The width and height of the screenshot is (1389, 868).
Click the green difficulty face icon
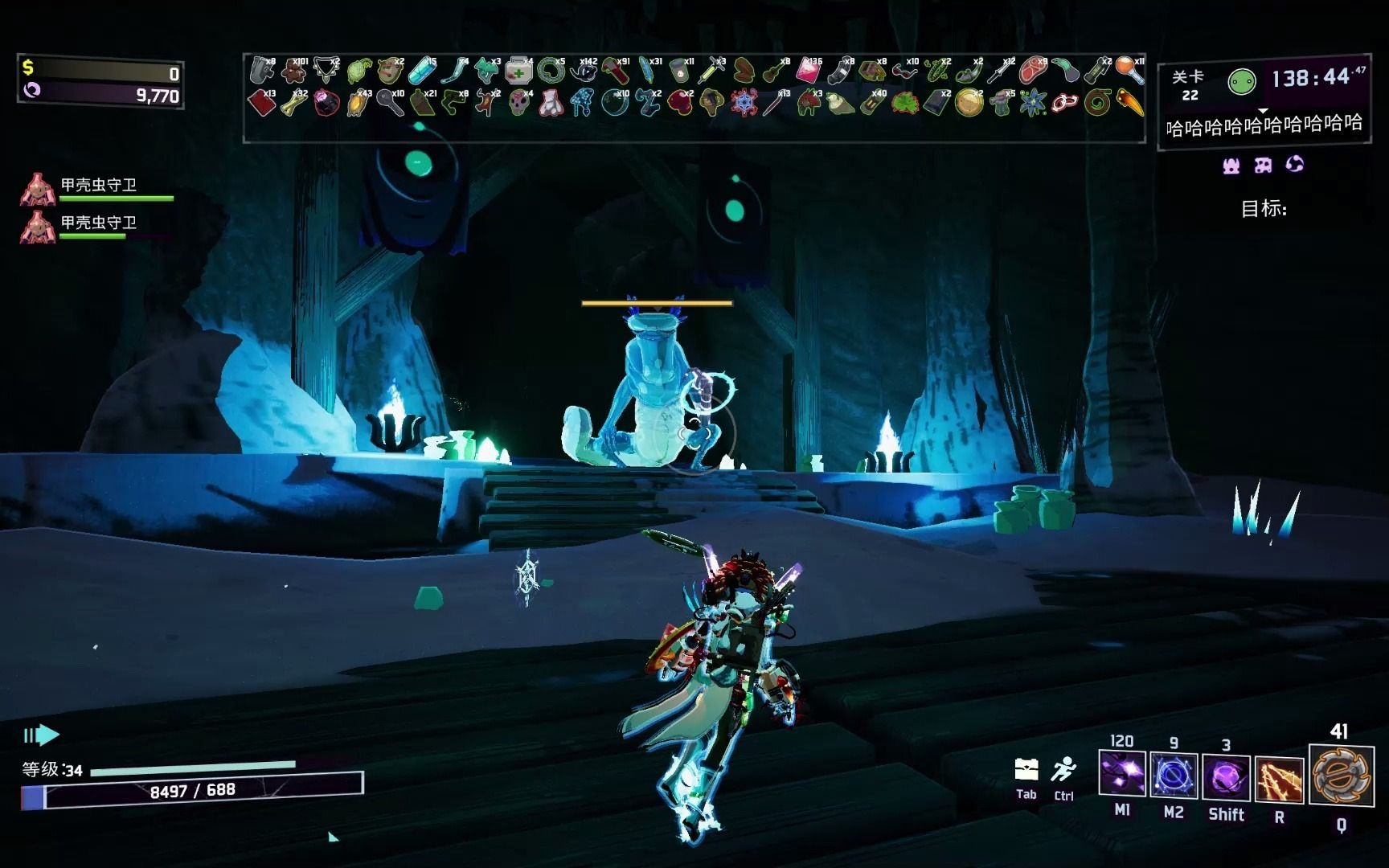[x=1242, y=81]
